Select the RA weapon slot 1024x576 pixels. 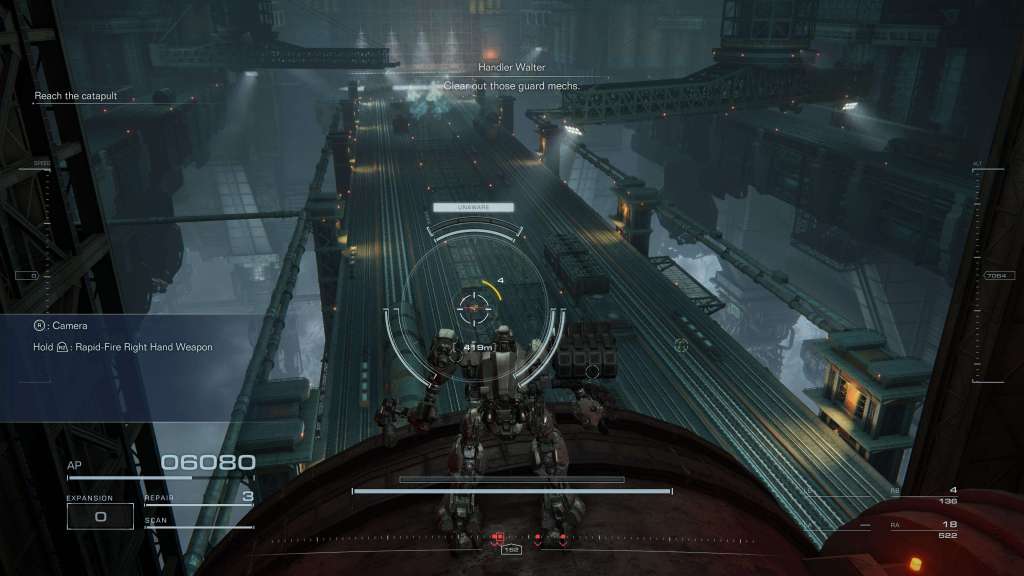pyautogui.click(x=927, y=529)
